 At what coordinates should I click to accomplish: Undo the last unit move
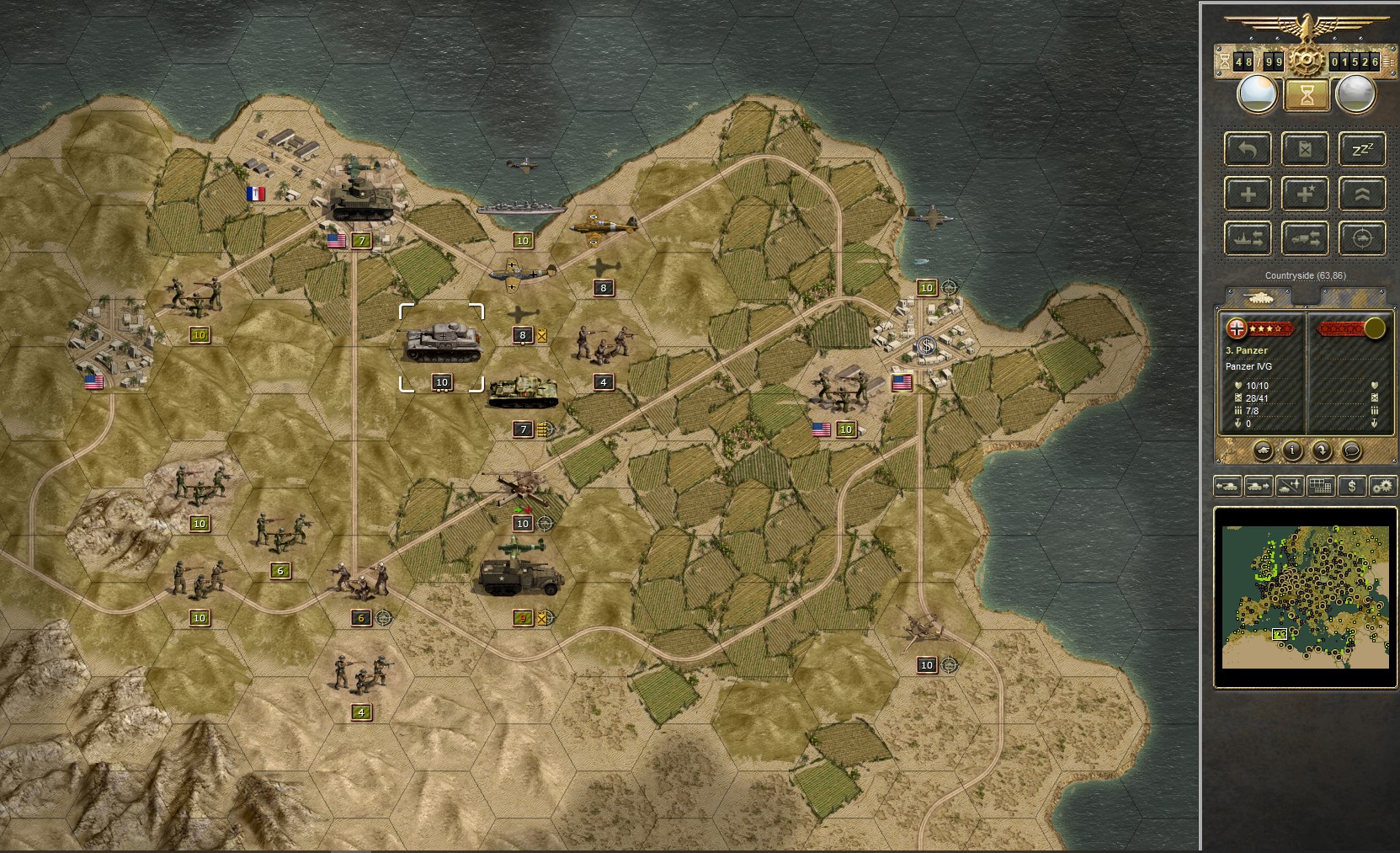1248,150
